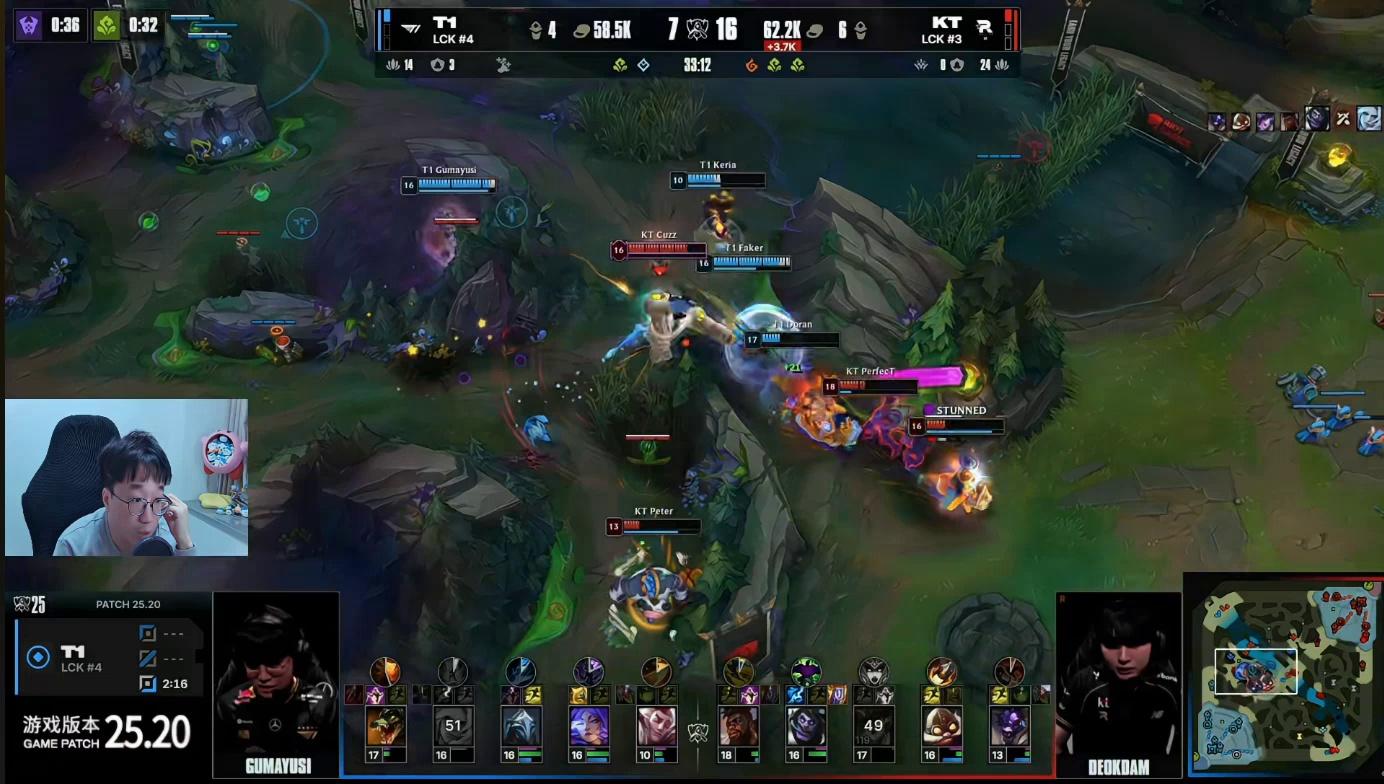Open the Deokdam player camera panel
Viewport: 1384px width, 784px height.
[1118, 685]
